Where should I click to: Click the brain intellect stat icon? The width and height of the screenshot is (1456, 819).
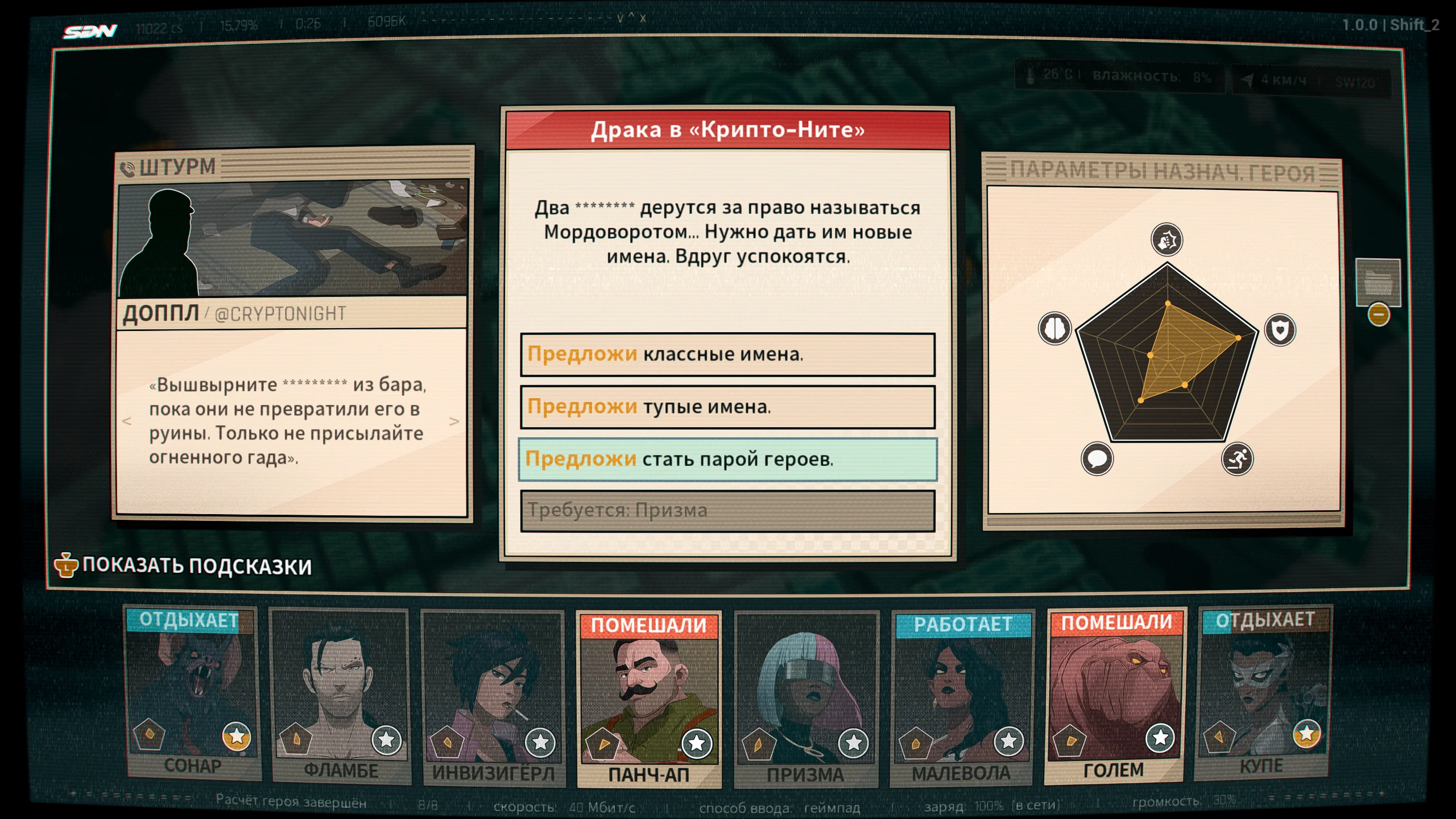tap(1055, 328)
